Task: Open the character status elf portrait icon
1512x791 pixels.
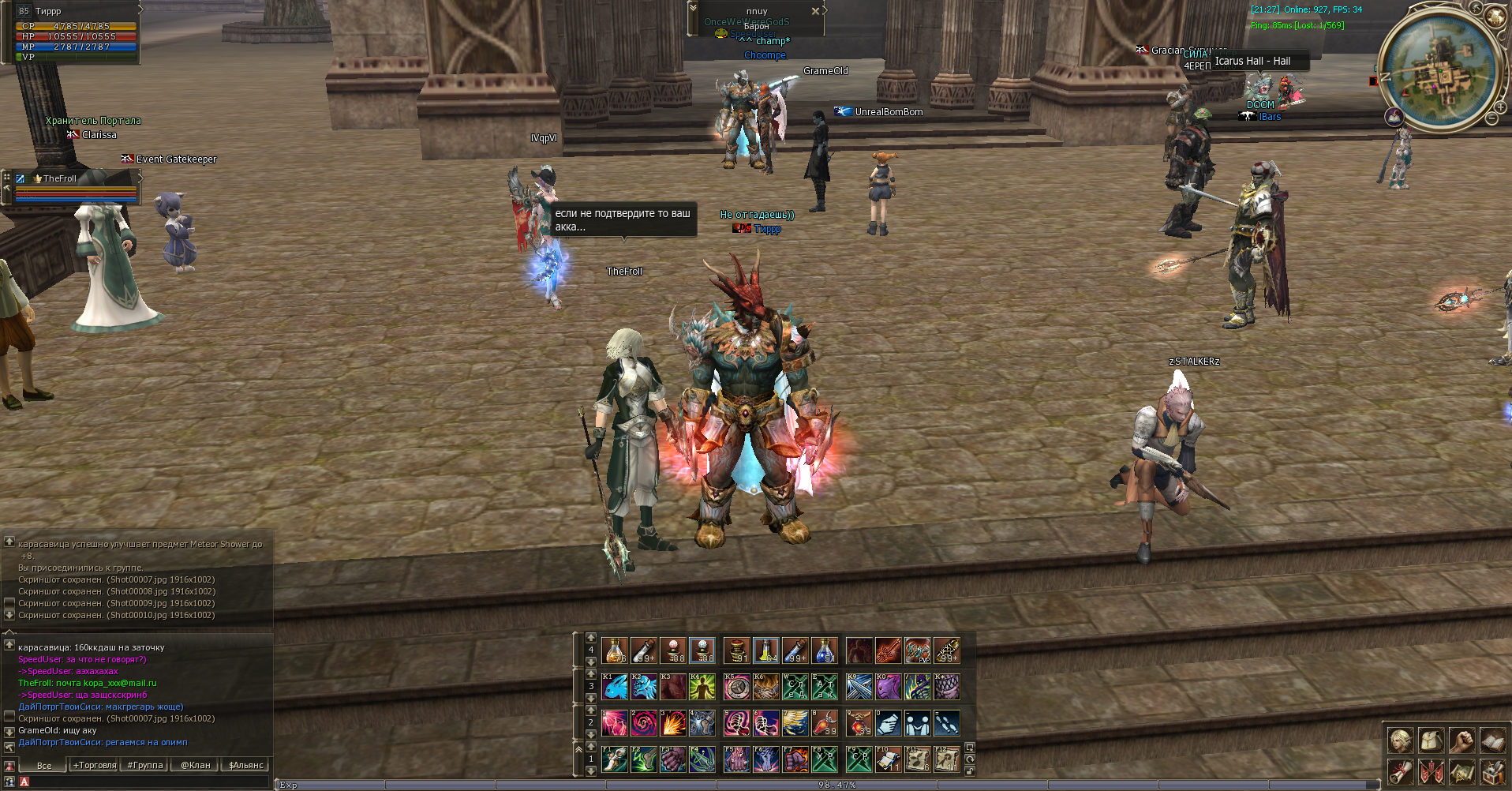Action: (x=1401, y=740)
